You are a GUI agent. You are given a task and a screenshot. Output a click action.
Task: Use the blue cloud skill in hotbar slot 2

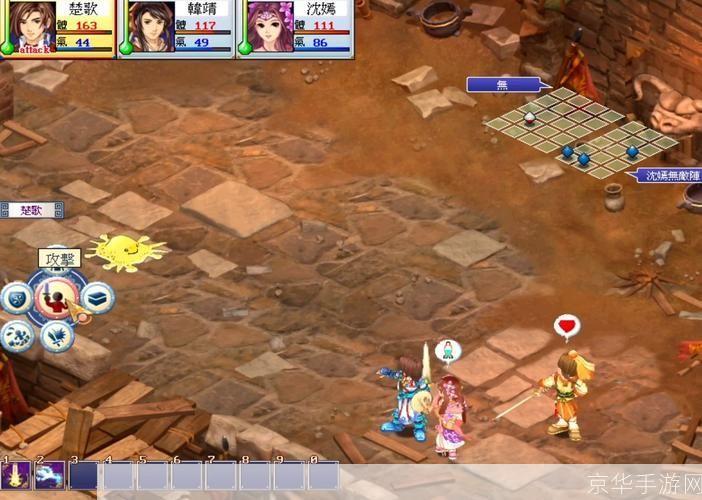(x=50, y=475)
